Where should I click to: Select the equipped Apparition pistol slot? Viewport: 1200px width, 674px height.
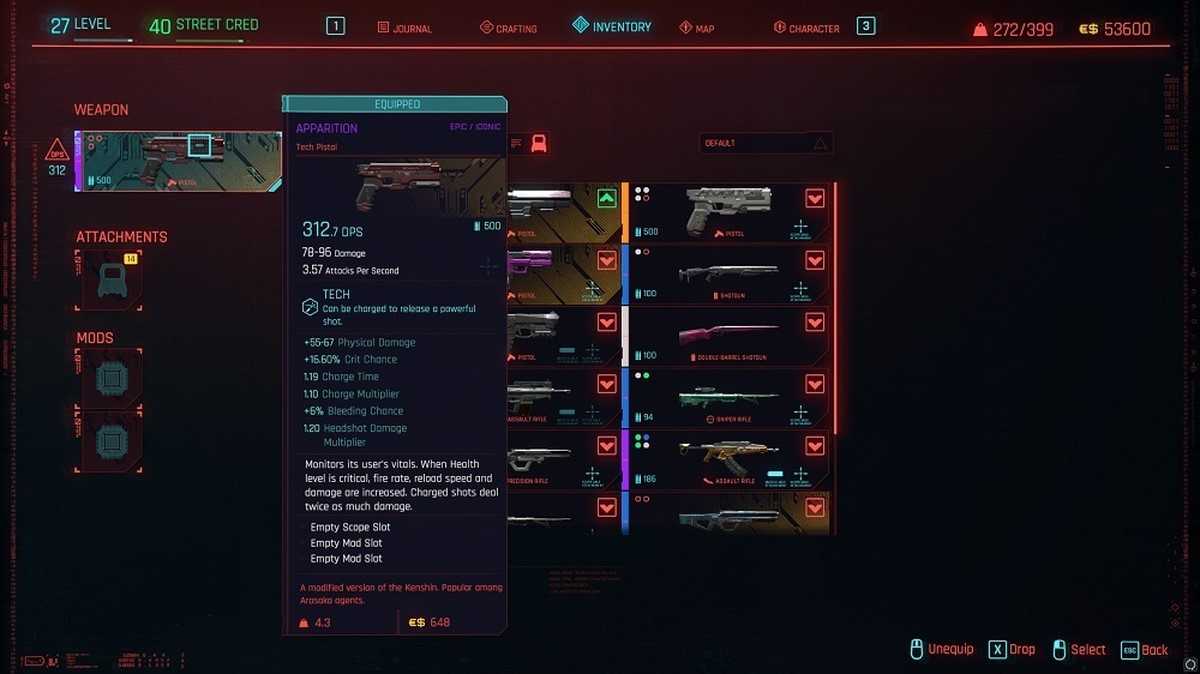178,162
